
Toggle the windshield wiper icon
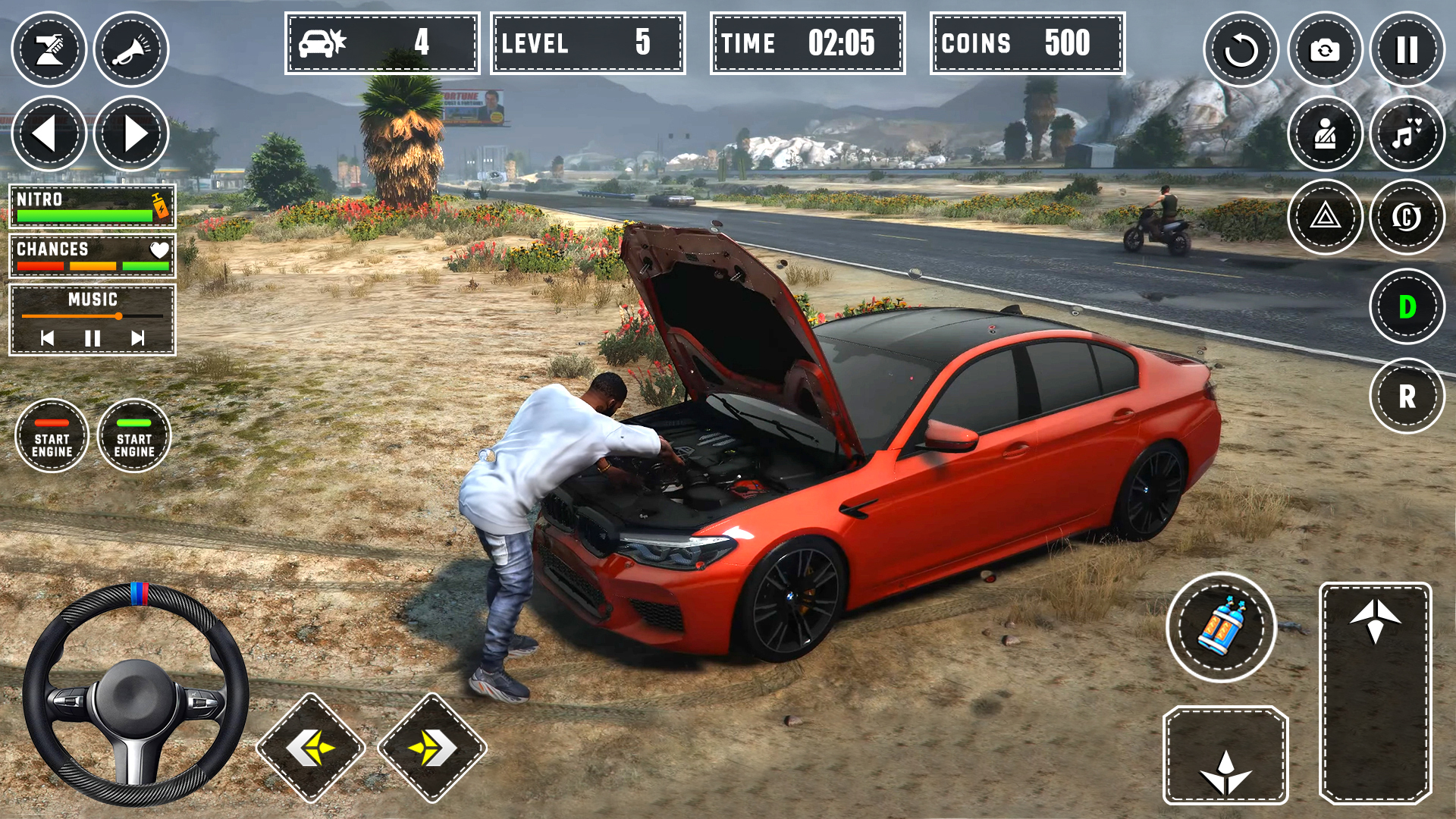click(x=49, y=49)
